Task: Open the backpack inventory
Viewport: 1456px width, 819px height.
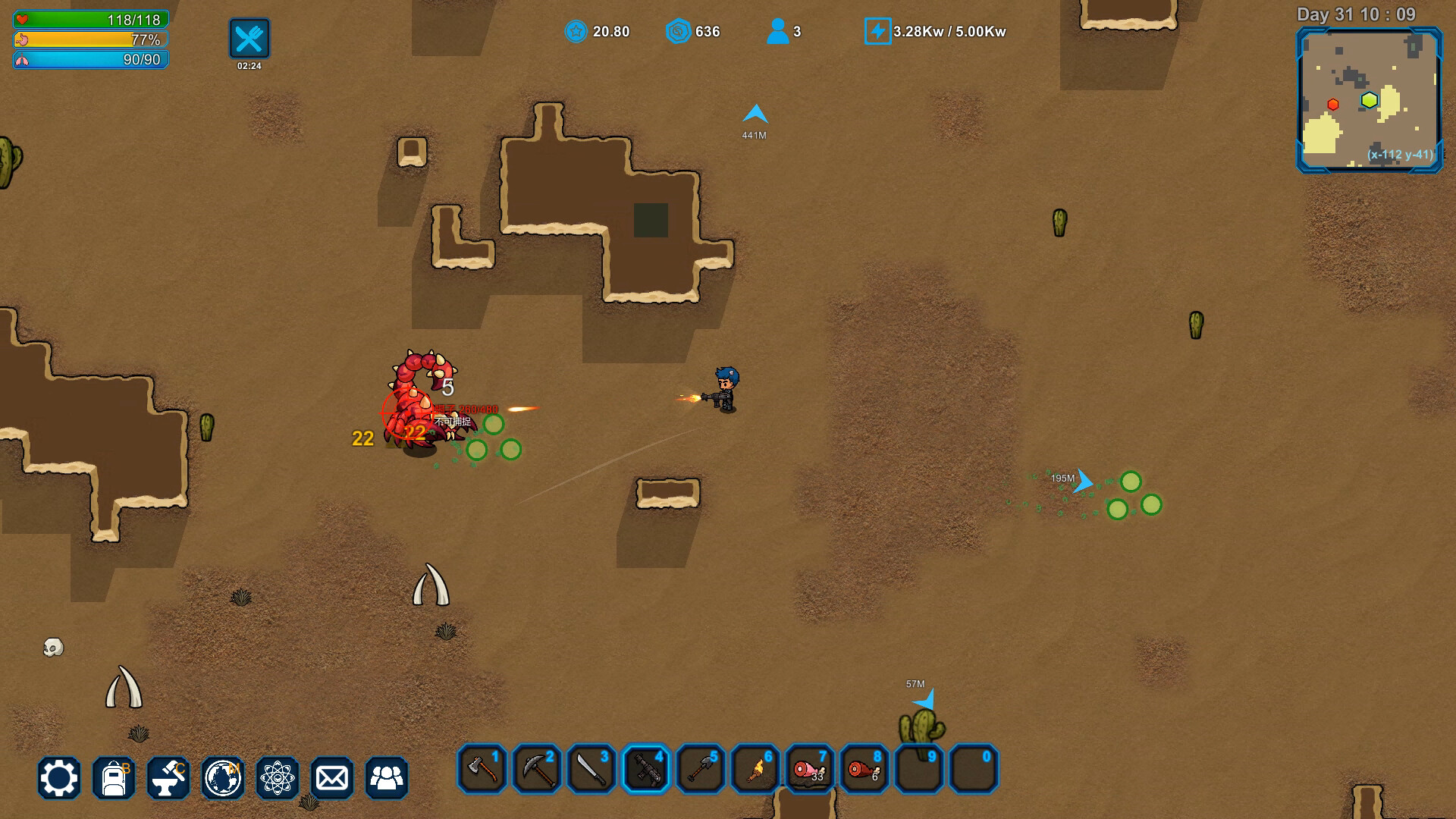Action: click(114, 778)
